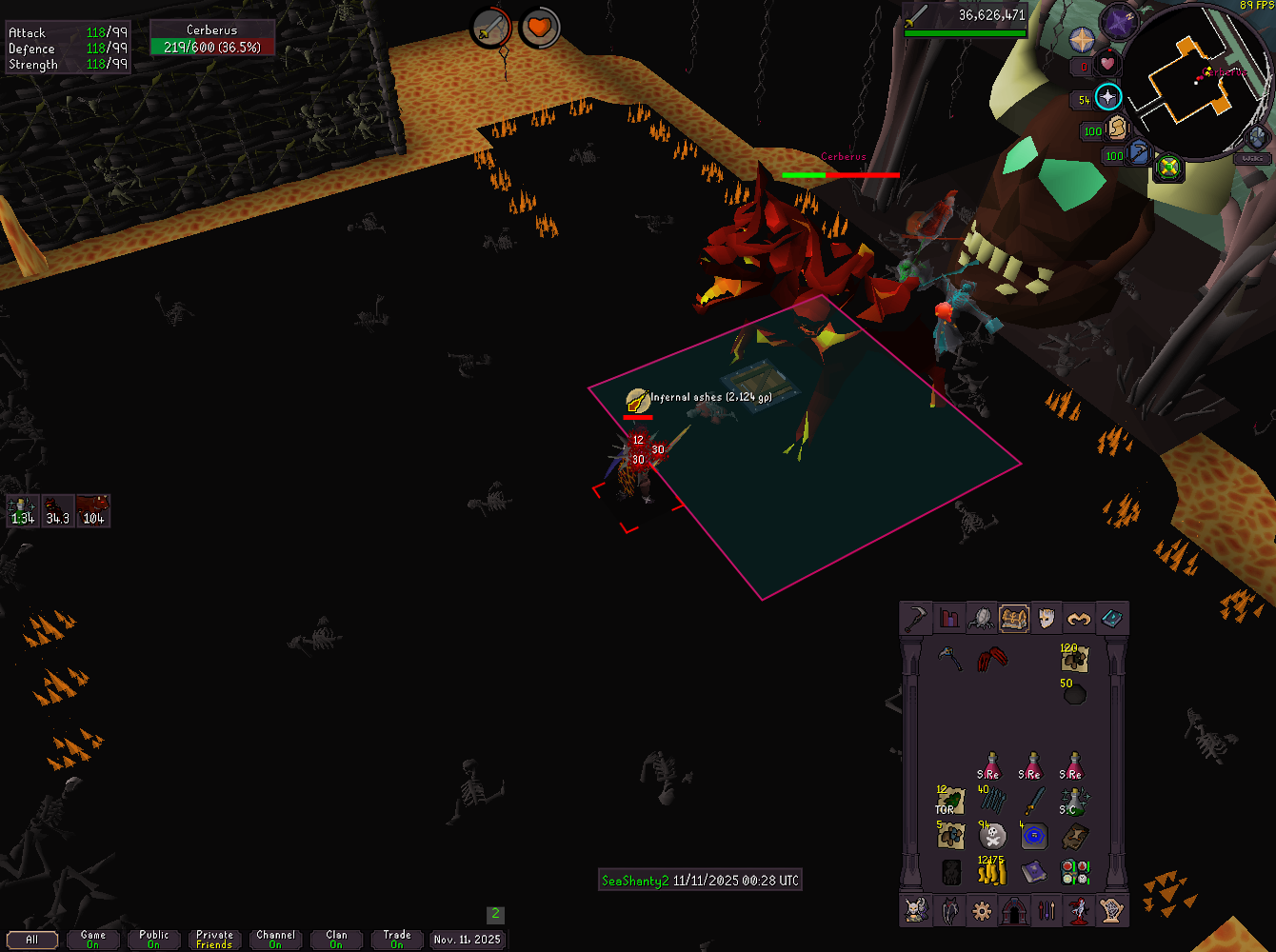Drink the super combat potion
This screenshot has width=1276, height=952.
point(1075,803)
